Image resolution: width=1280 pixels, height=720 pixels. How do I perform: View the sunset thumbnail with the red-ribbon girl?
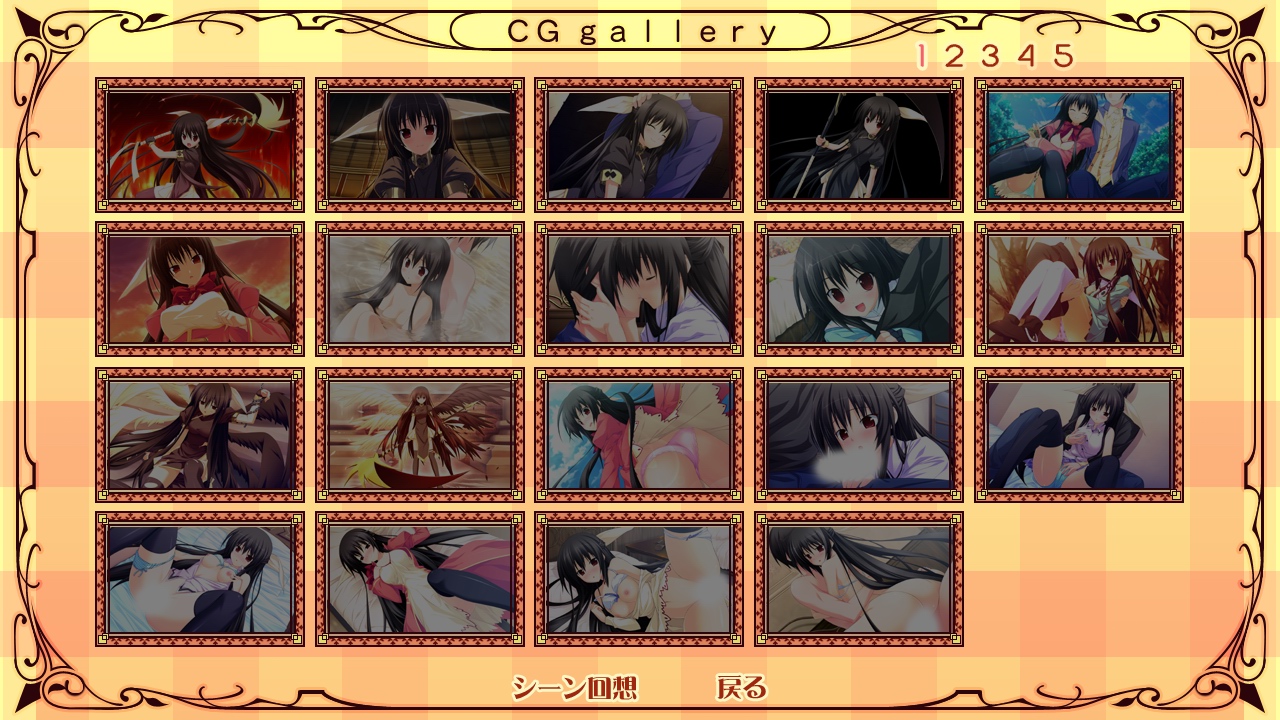[x=200, y=289]
